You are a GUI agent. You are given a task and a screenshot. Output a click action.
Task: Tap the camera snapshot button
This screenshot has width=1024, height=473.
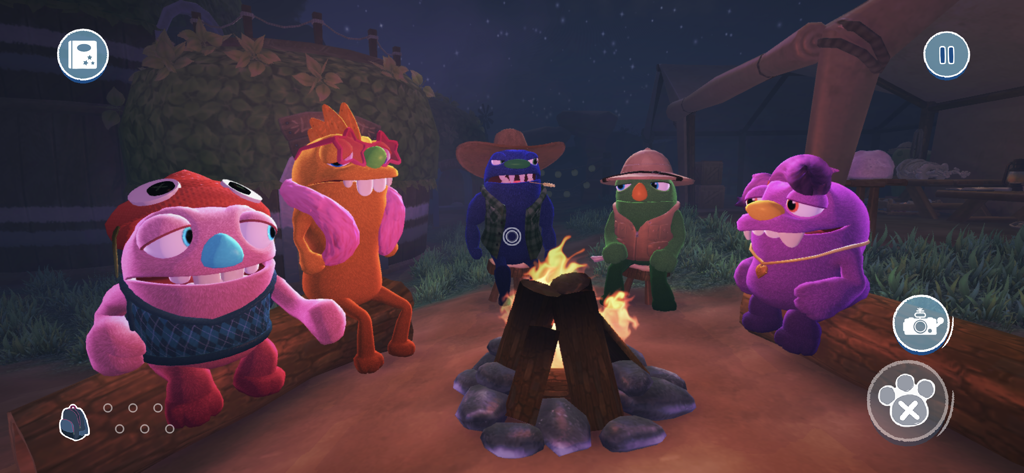(x=920, y=324)
